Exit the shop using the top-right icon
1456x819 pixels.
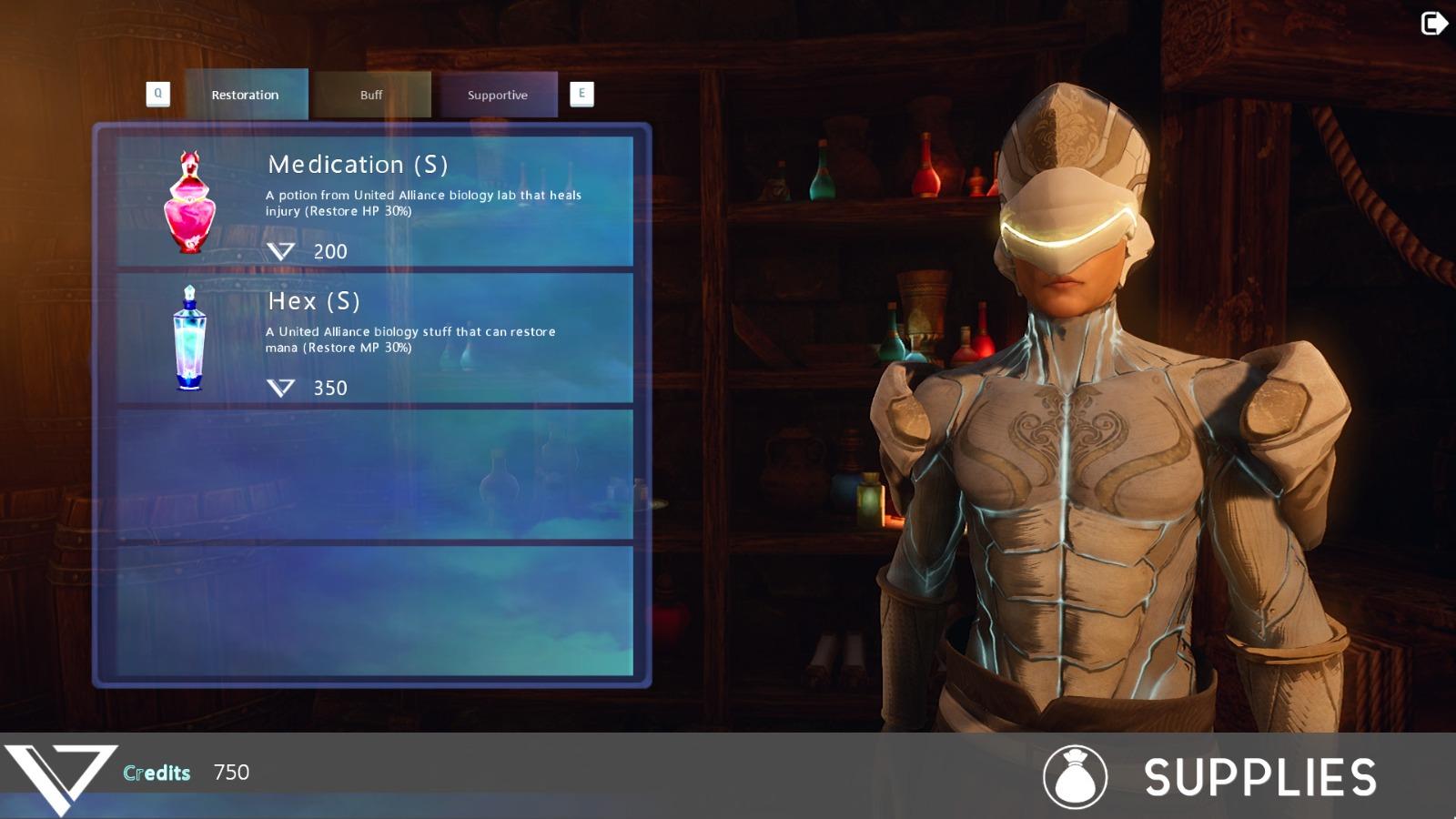pyautogui.click(x=1433, y=24)
